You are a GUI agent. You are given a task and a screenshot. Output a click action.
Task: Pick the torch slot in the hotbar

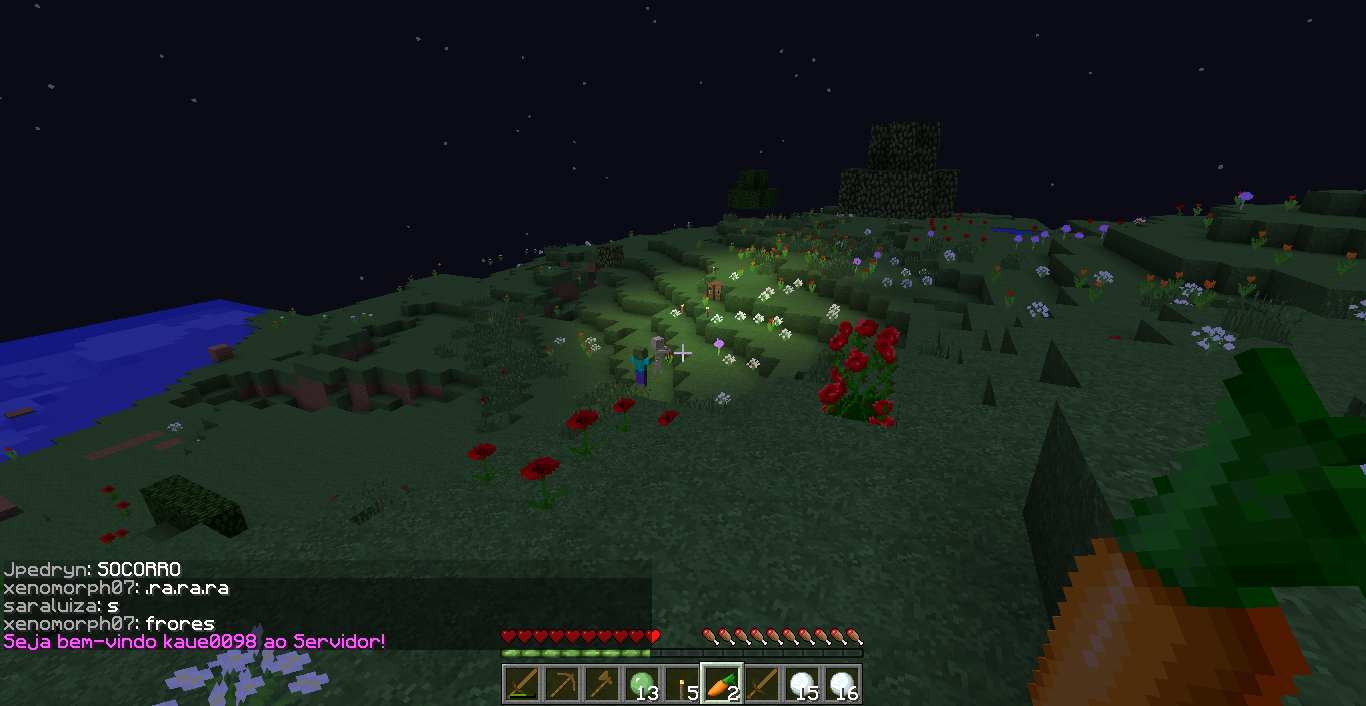click(x=682, y=684)
